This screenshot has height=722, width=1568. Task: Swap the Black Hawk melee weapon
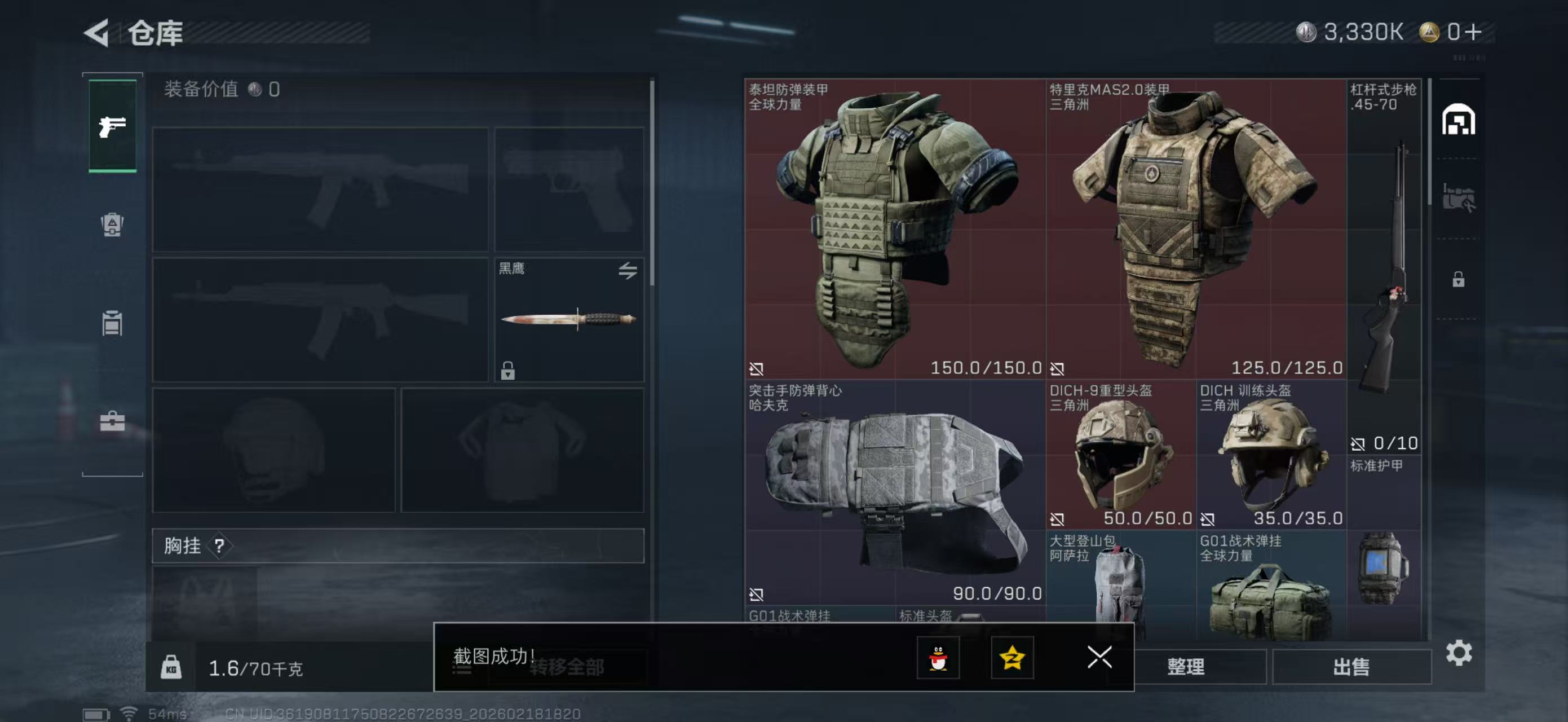[628, 270]
